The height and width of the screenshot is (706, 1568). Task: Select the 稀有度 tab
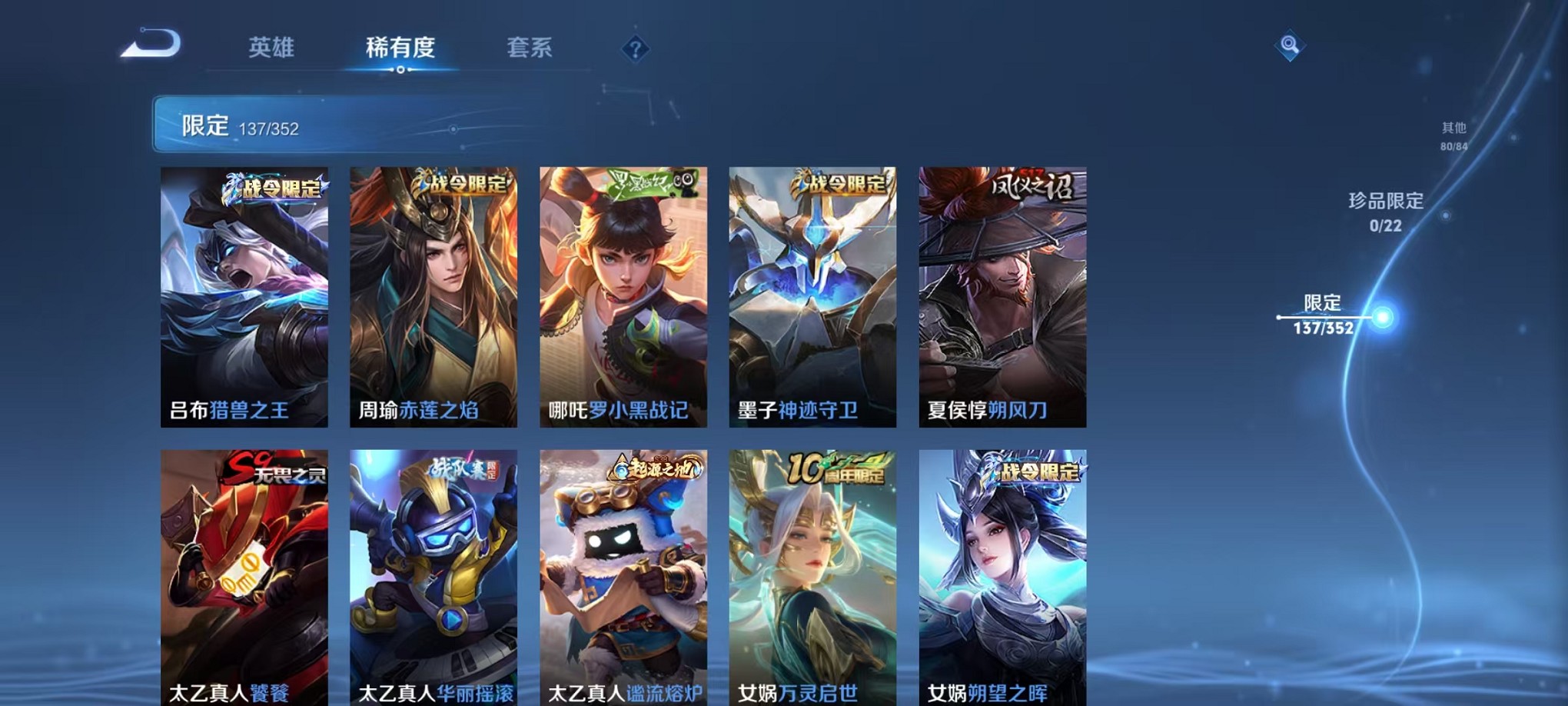pos(400,46)
